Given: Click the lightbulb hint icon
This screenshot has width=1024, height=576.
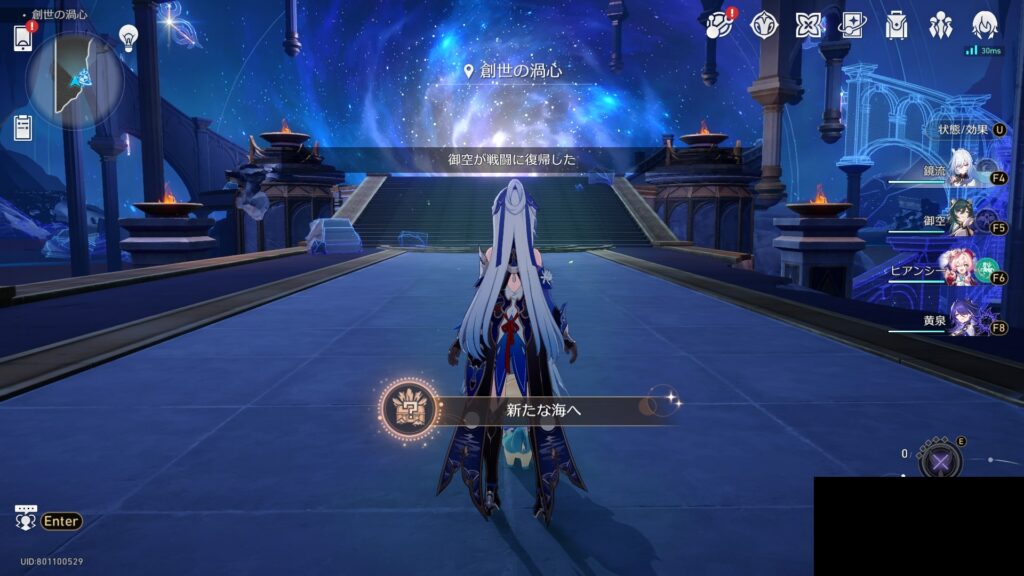Looking at the screenshot, I should coord(128,38).
